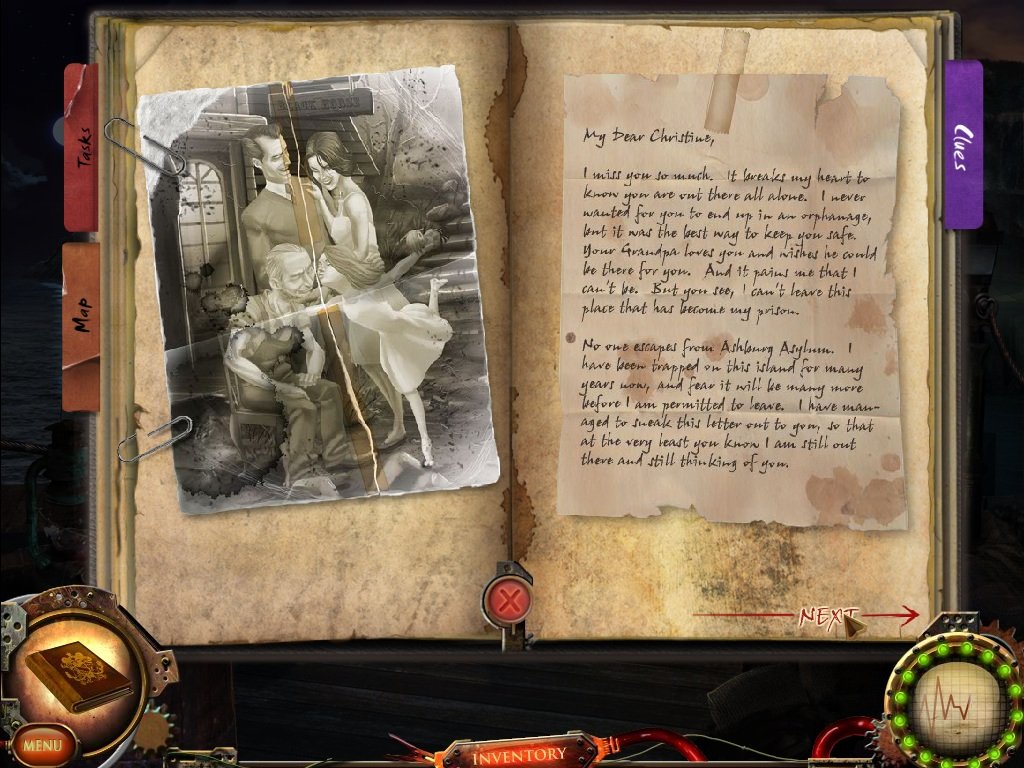Switch to the Clues tab
The width and height of the screenshot is (1024, 768).
click(x=962, y=146)
